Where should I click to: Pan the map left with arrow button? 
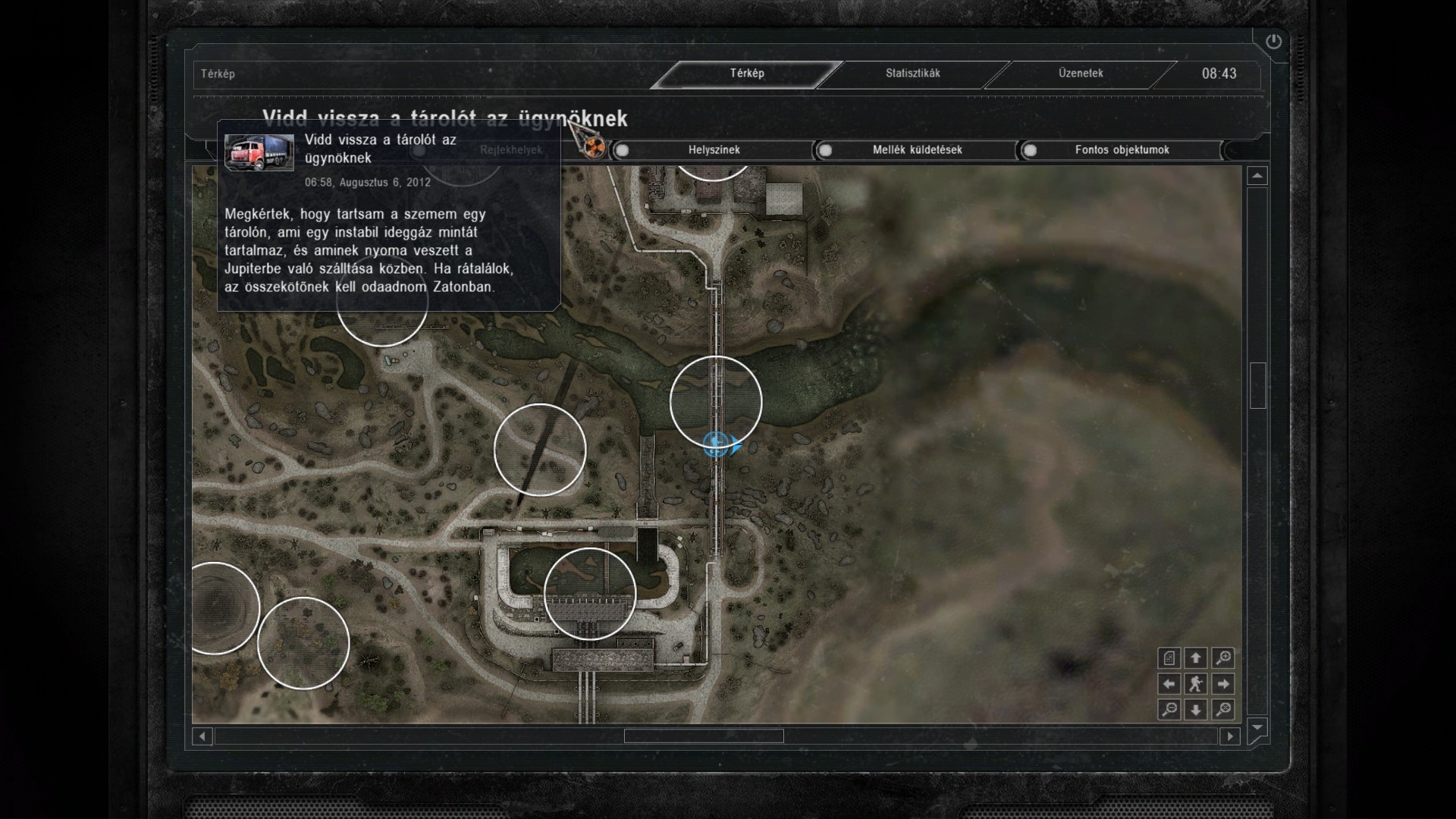point(1169,684)
